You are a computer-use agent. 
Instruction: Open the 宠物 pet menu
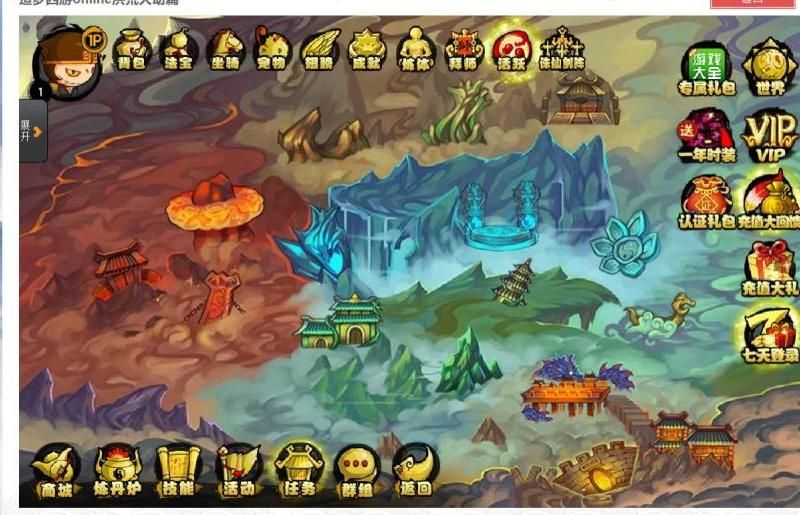(271, 50)
